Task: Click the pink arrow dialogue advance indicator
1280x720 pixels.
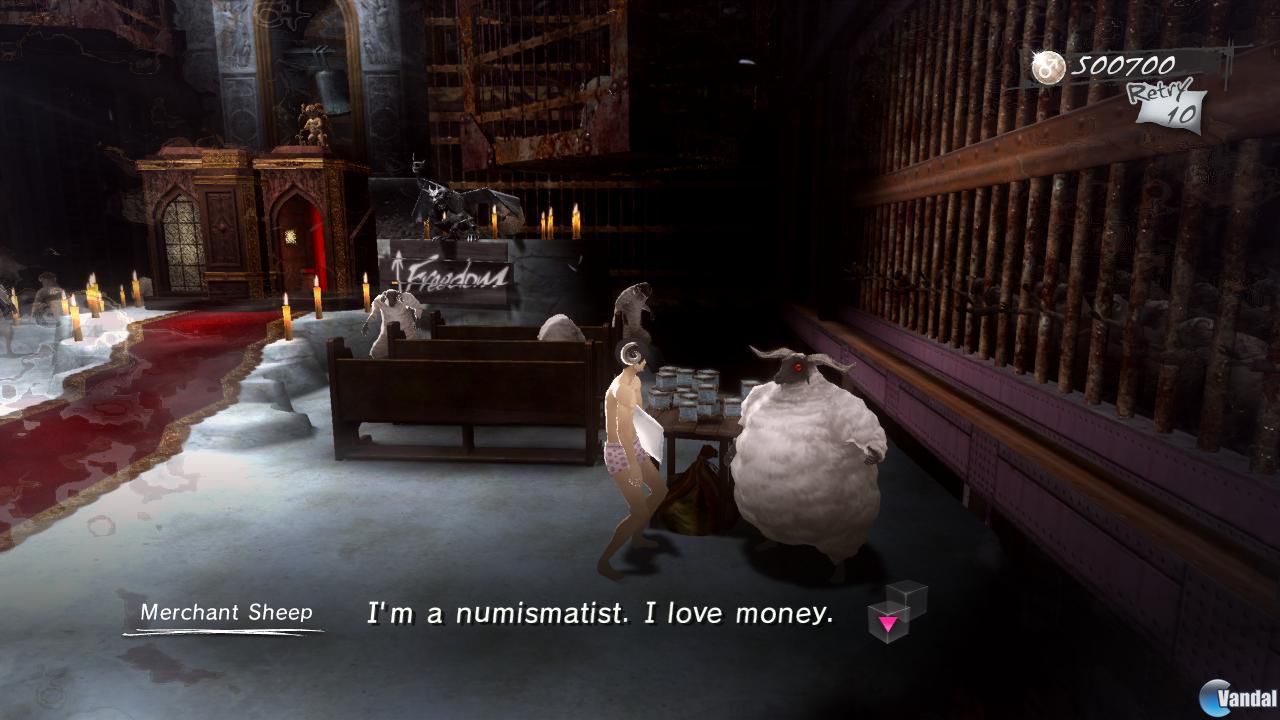Action: tap(889, 622)
